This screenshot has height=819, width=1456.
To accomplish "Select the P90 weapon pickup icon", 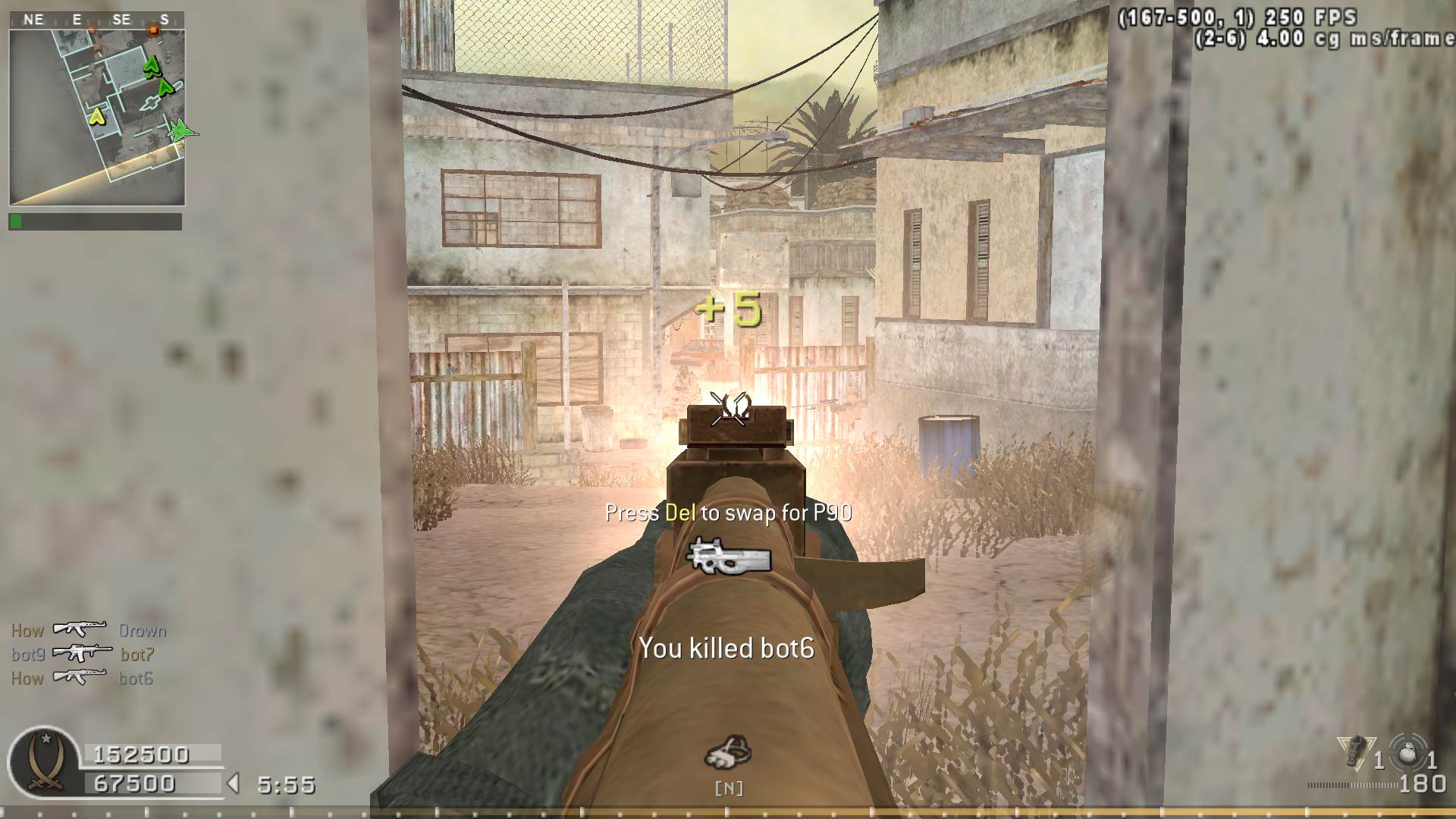I will [x=728, y=556].
